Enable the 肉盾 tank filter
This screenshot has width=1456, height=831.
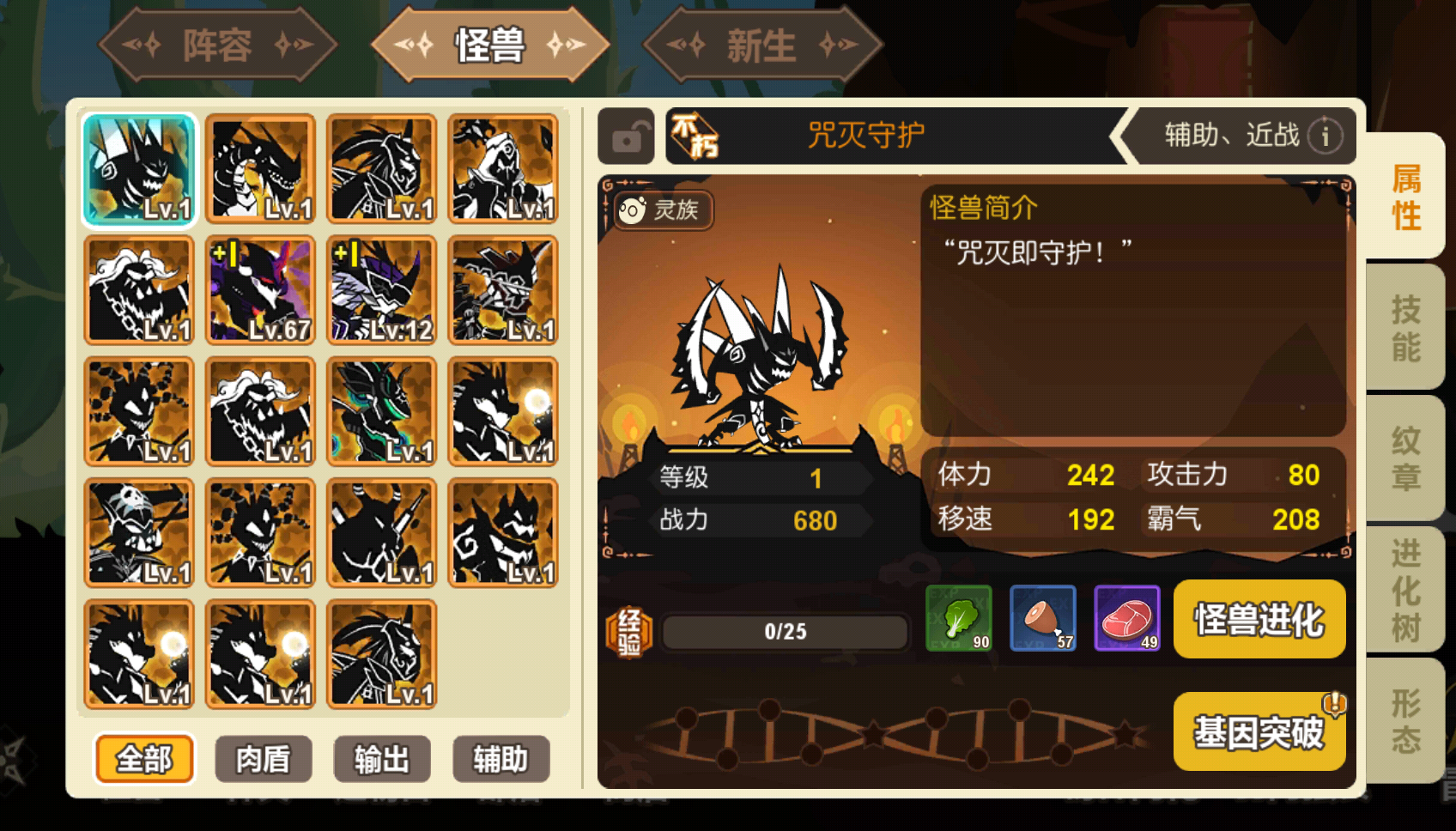tap(263, 759)
